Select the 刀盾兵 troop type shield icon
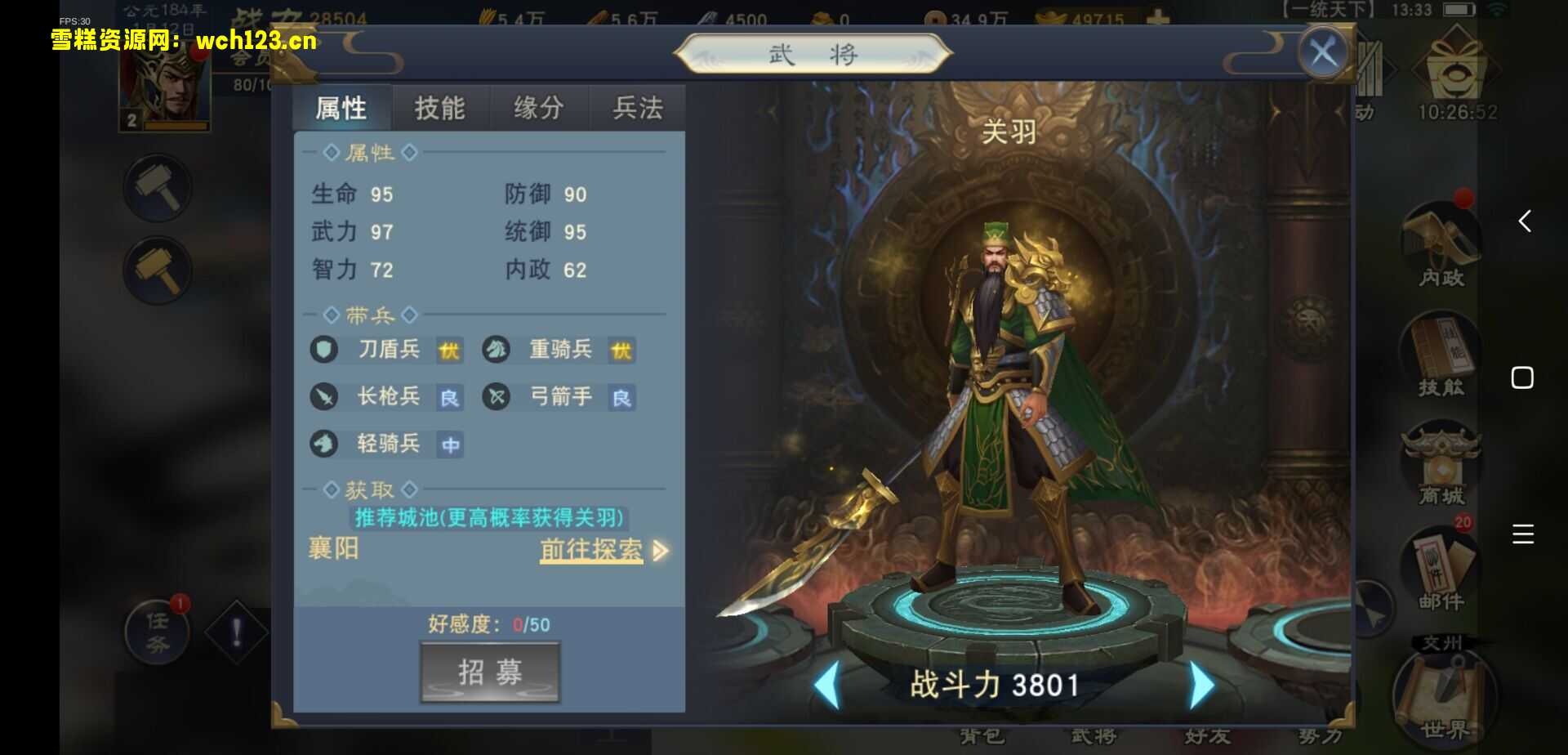Screen dimensions: 1568x755 click(x=323, y=350)
